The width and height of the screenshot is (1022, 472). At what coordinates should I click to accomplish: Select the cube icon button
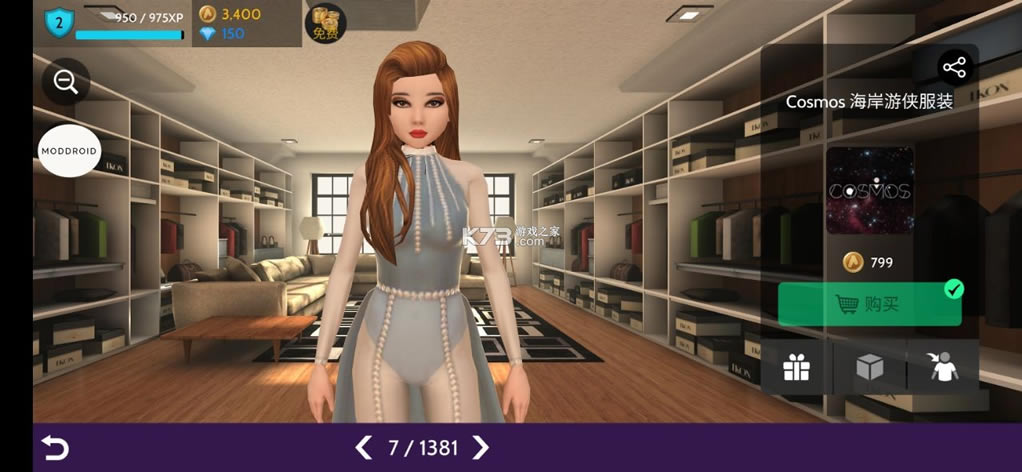pyautogui.click(x=869, y=368)
